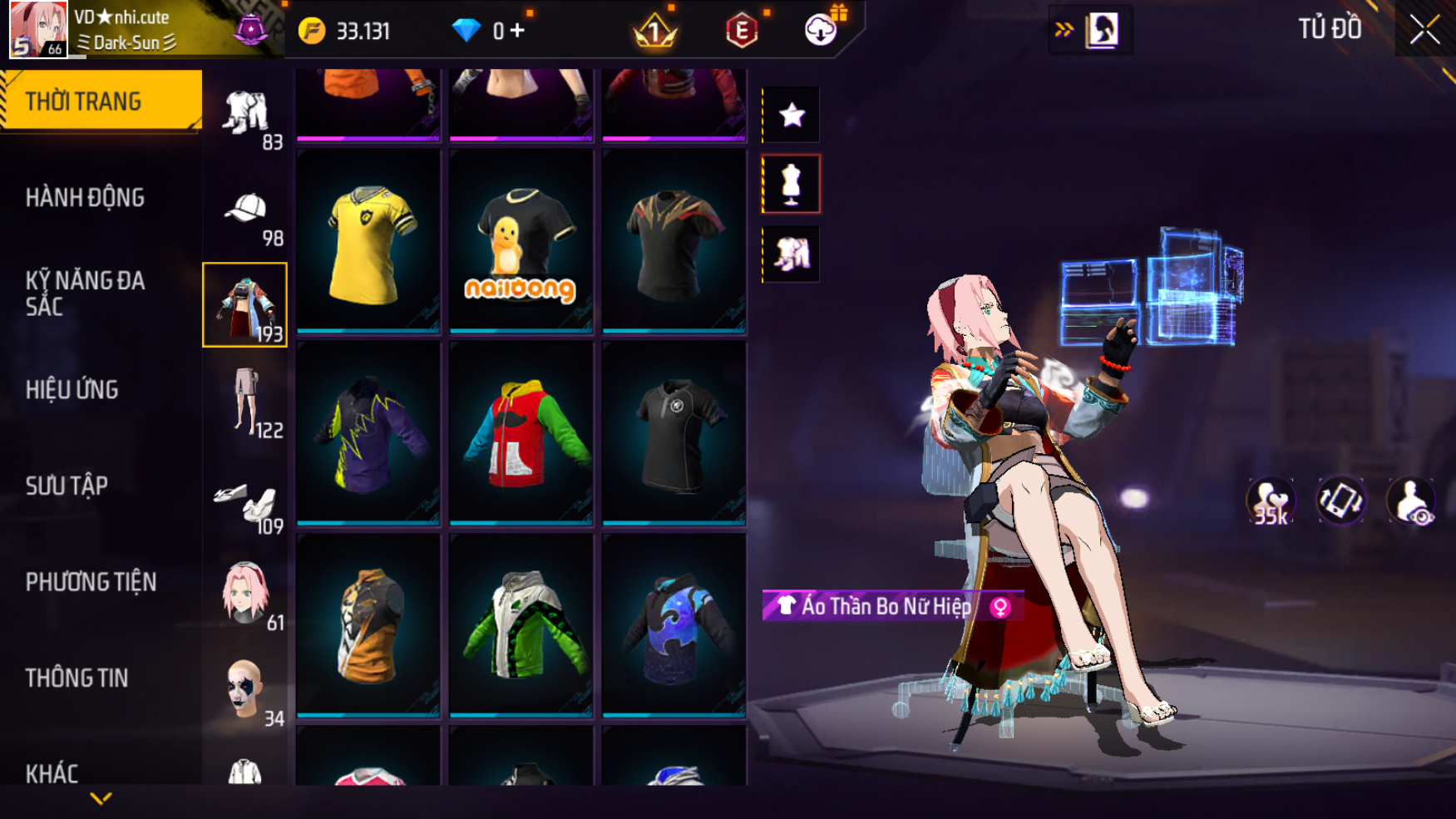Open the player profile avatar
This screenshot has width=1456, height=819.
tap(38, 29)
